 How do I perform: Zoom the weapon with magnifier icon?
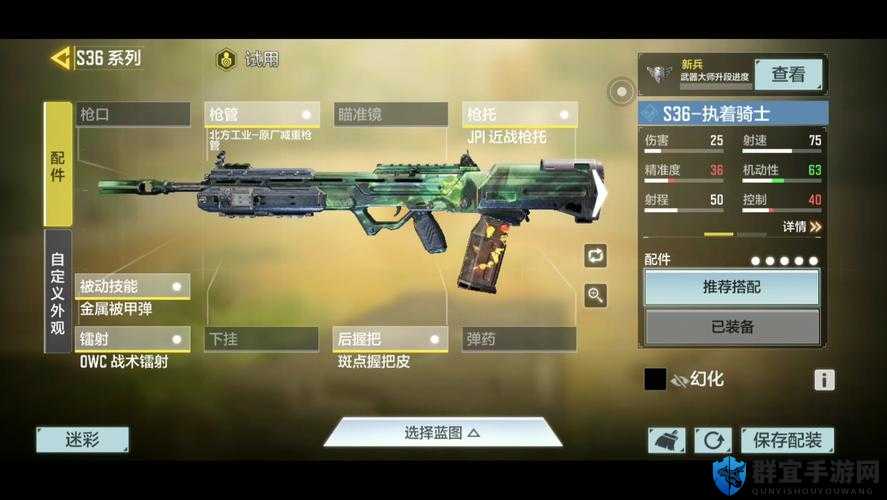tap(596, 294)
